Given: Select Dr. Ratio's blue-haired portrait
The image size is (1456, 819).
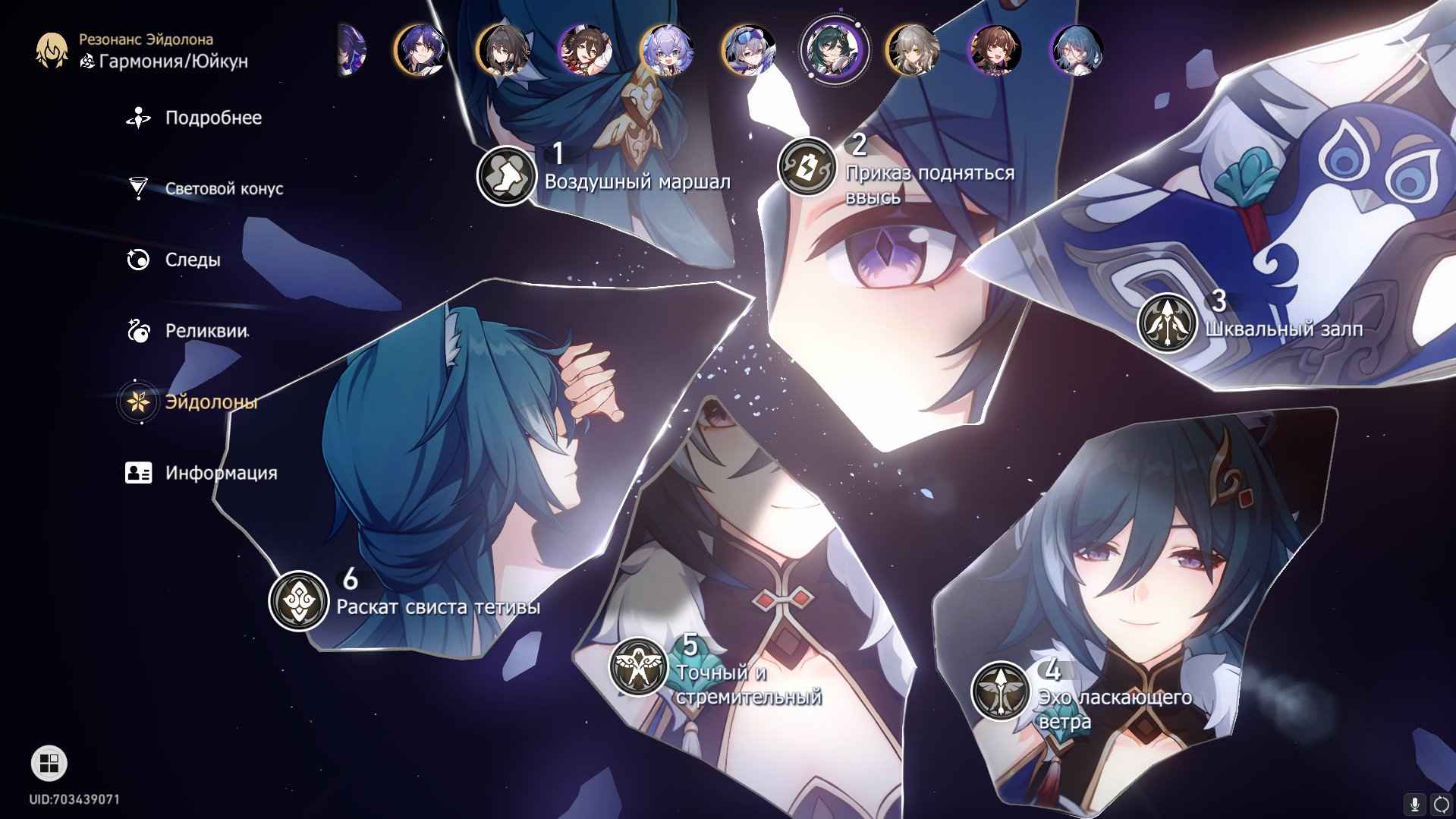Looking at the screenshot, I should tap(421, 50).
